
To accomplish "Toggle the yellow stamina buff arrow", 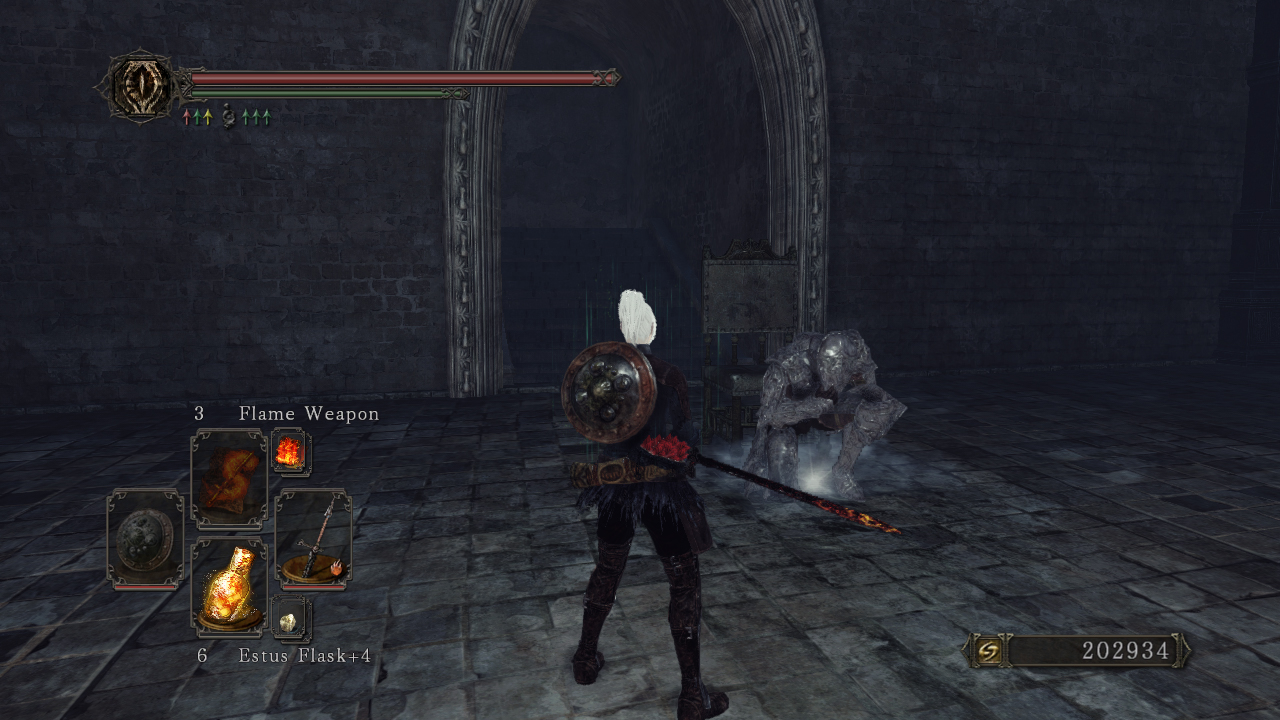I will [x=208, y=117].
